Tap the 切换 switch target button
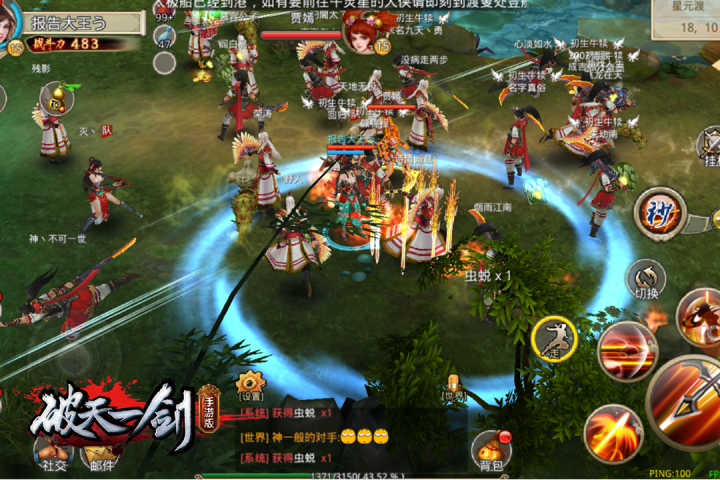Viewport: 720px width, 480px height. tap(646, 279)
